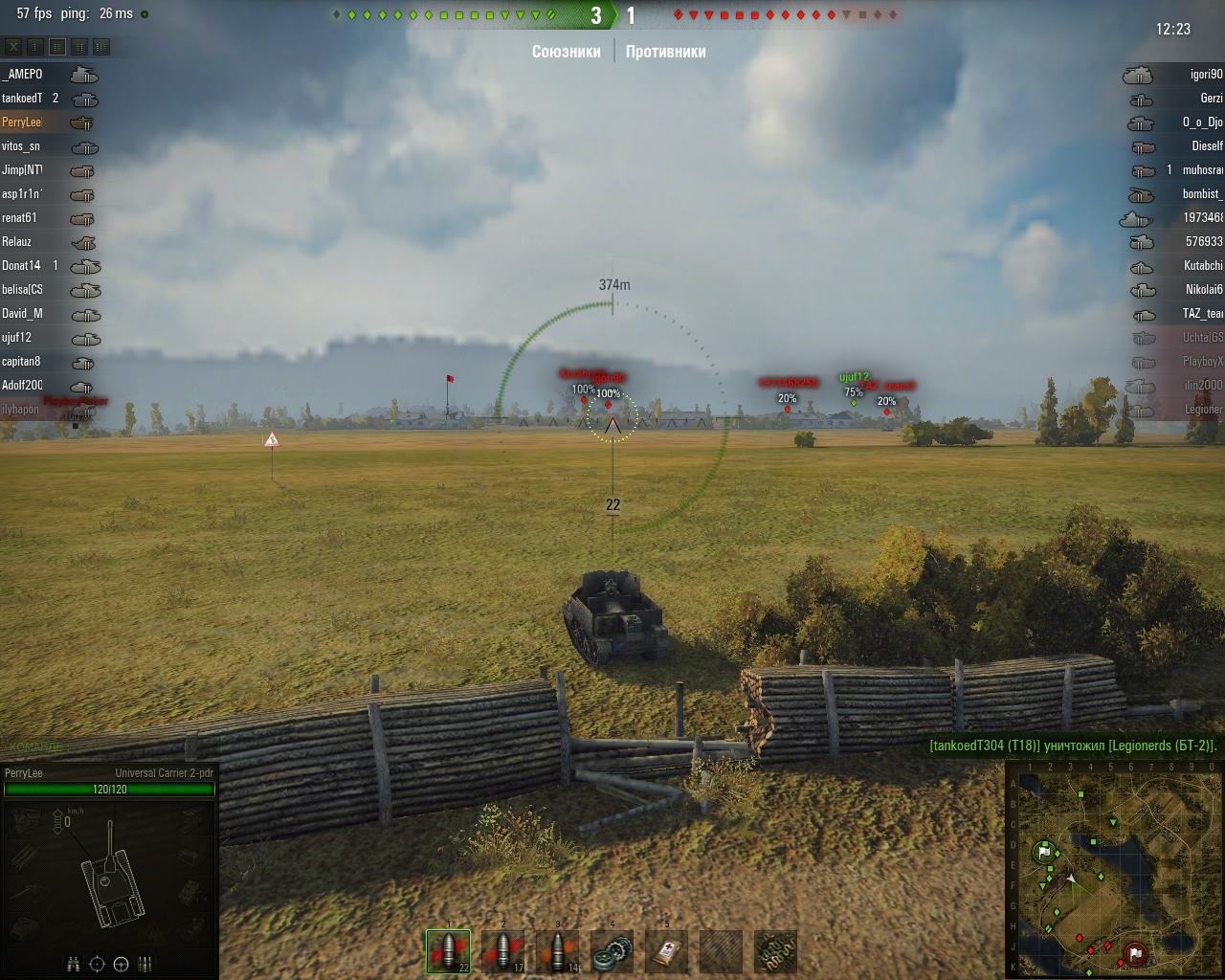The height and width of the screenshot is (980, 1225).
Task: Click player _AMEPO in the allies list
Action: [x=23, y=75]
